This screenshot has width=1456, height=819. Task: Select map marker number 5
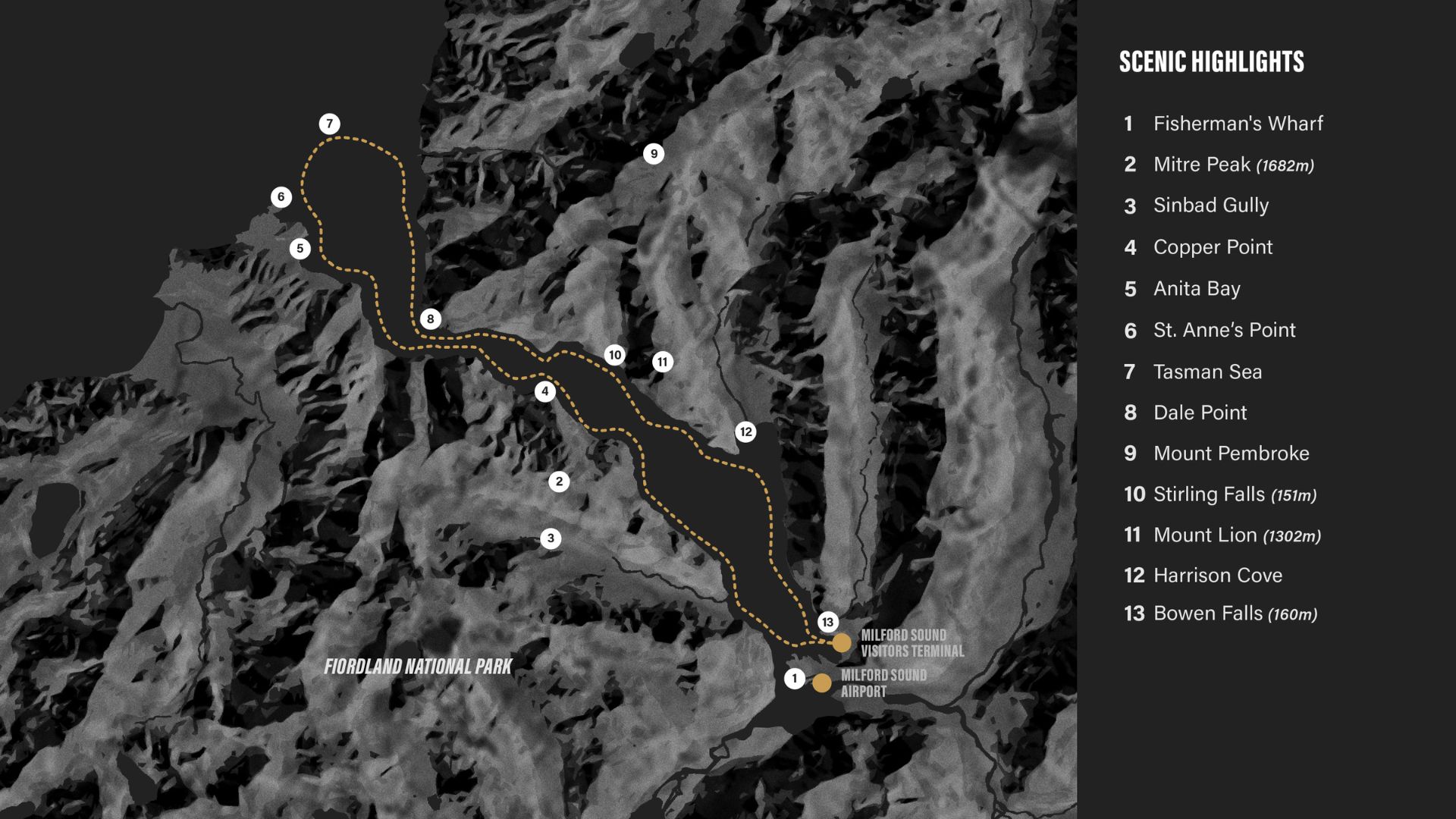pyautogui.click(x=300, y=249)
